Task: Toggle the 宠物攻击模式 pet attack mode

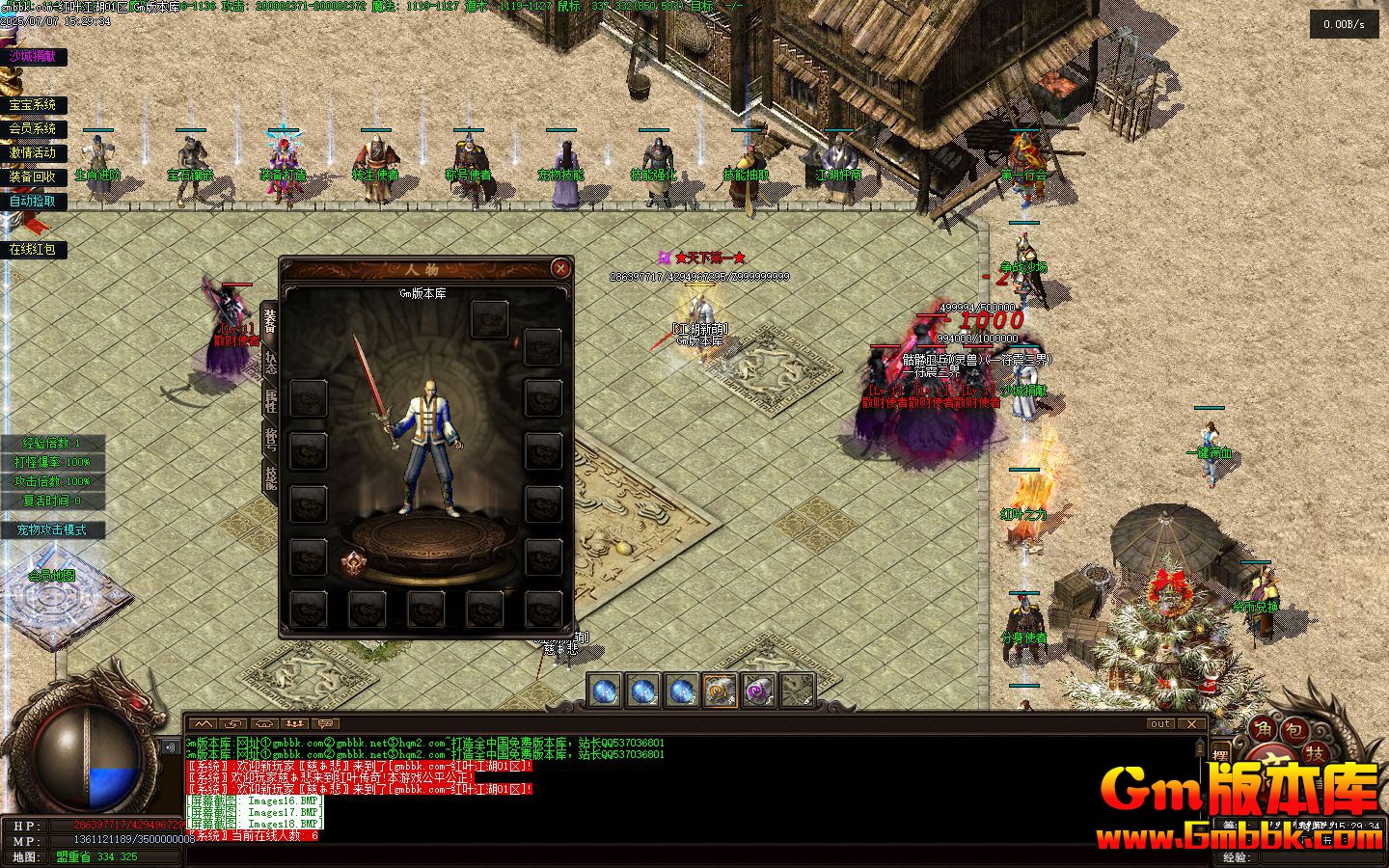Action: coord(51,529)
